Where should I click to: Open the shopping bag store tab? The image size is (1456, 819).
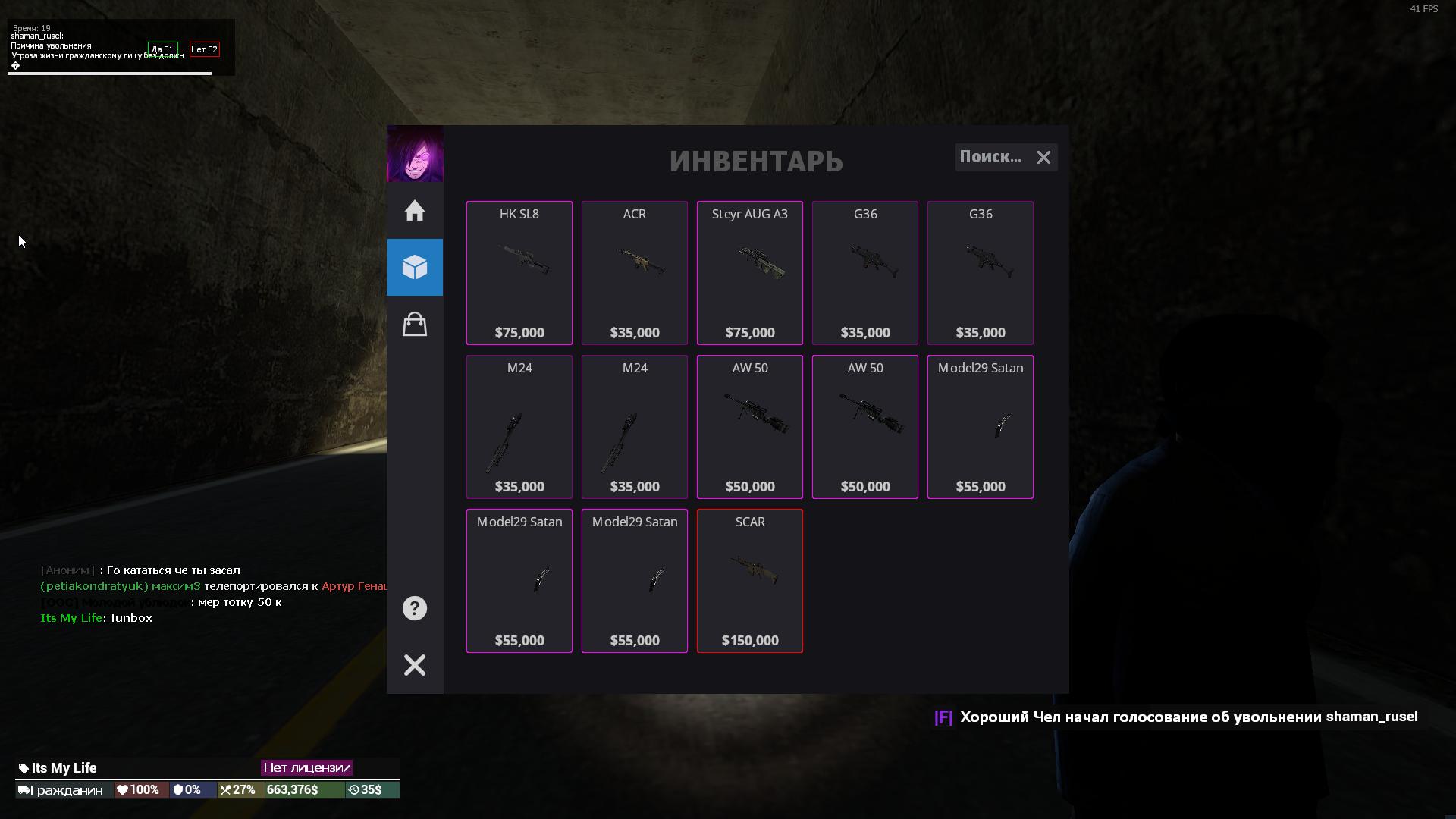click(x=415, y=325)
